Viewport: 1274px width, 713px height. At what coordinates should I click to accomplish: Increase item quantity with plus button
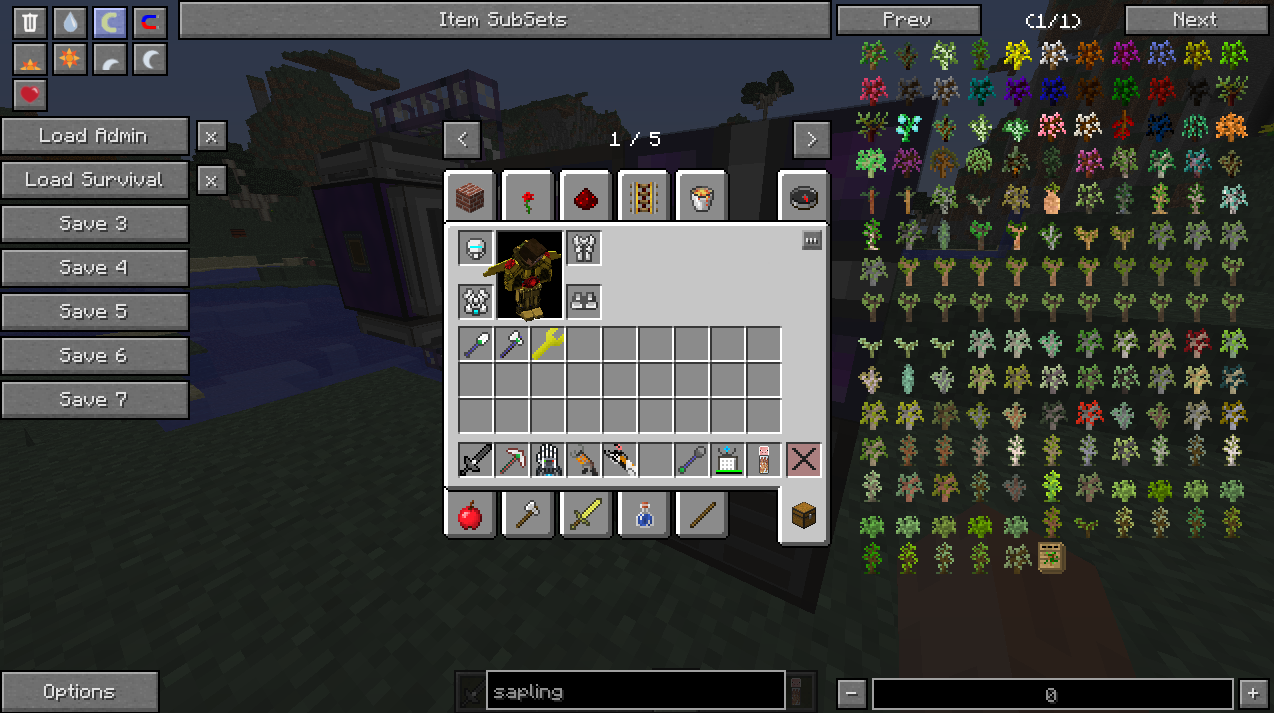coord(1253,693)
